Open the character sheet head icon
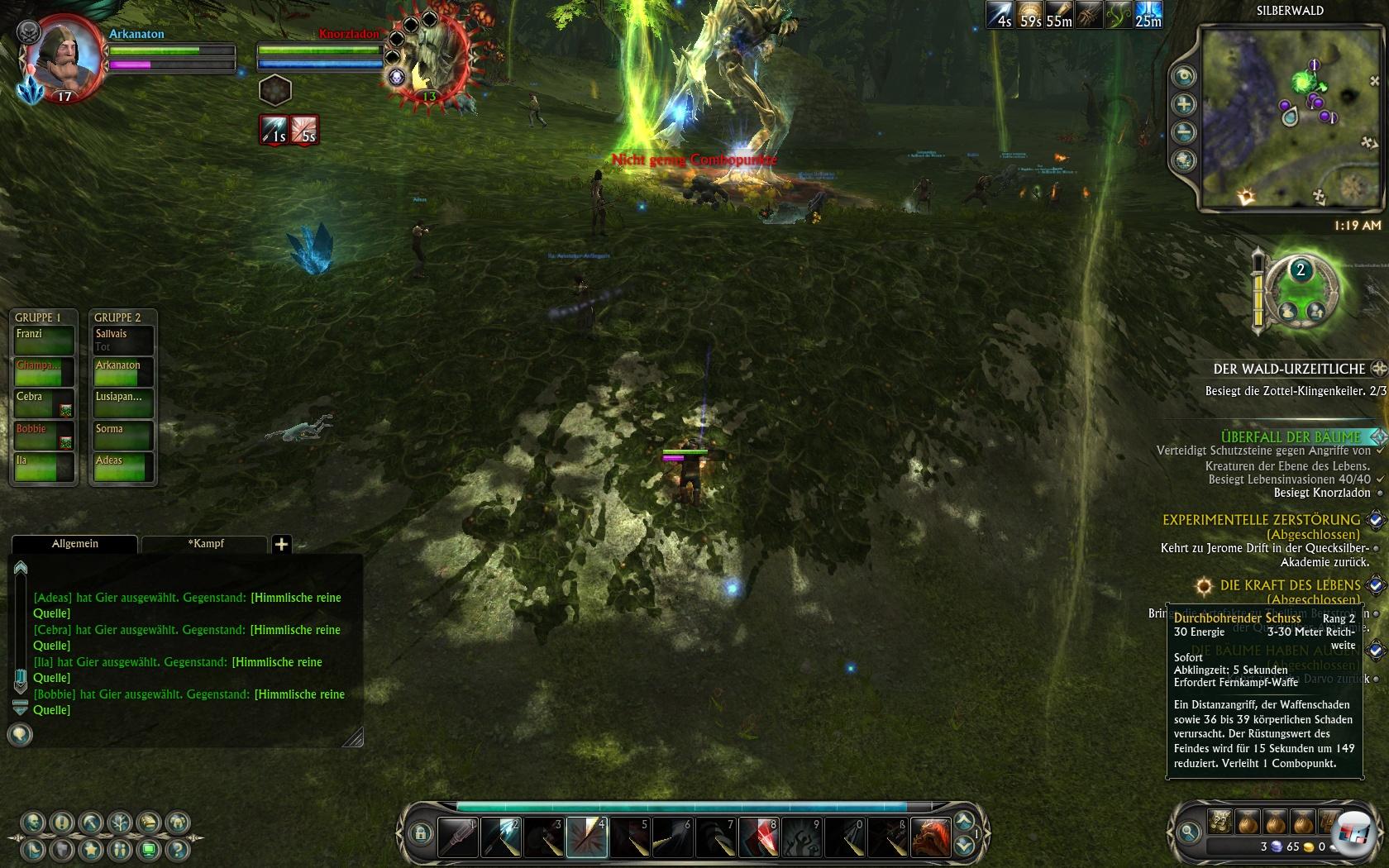 click(35, 823)
